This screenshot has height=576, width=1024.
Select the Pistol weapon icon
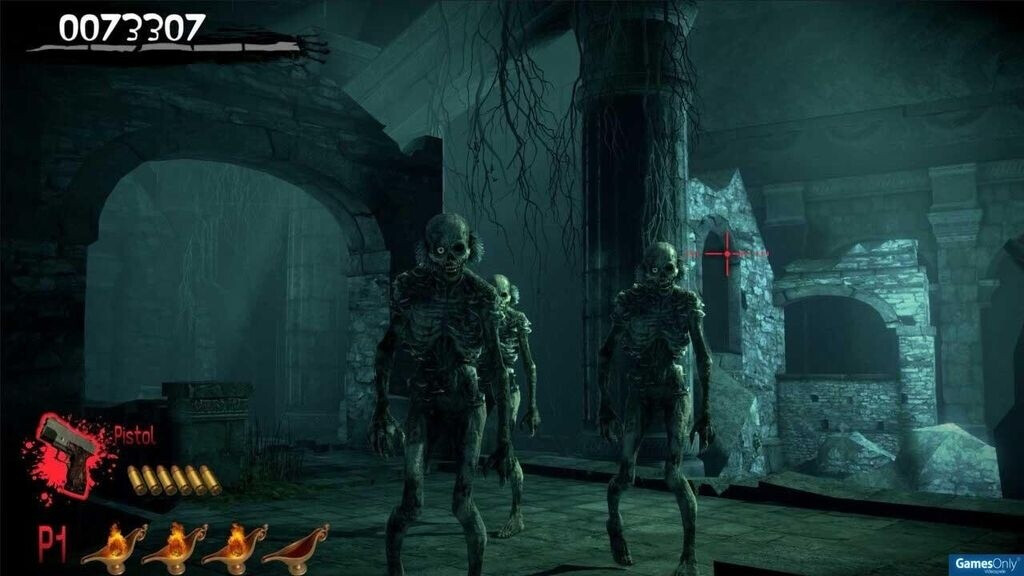(67, 453)
